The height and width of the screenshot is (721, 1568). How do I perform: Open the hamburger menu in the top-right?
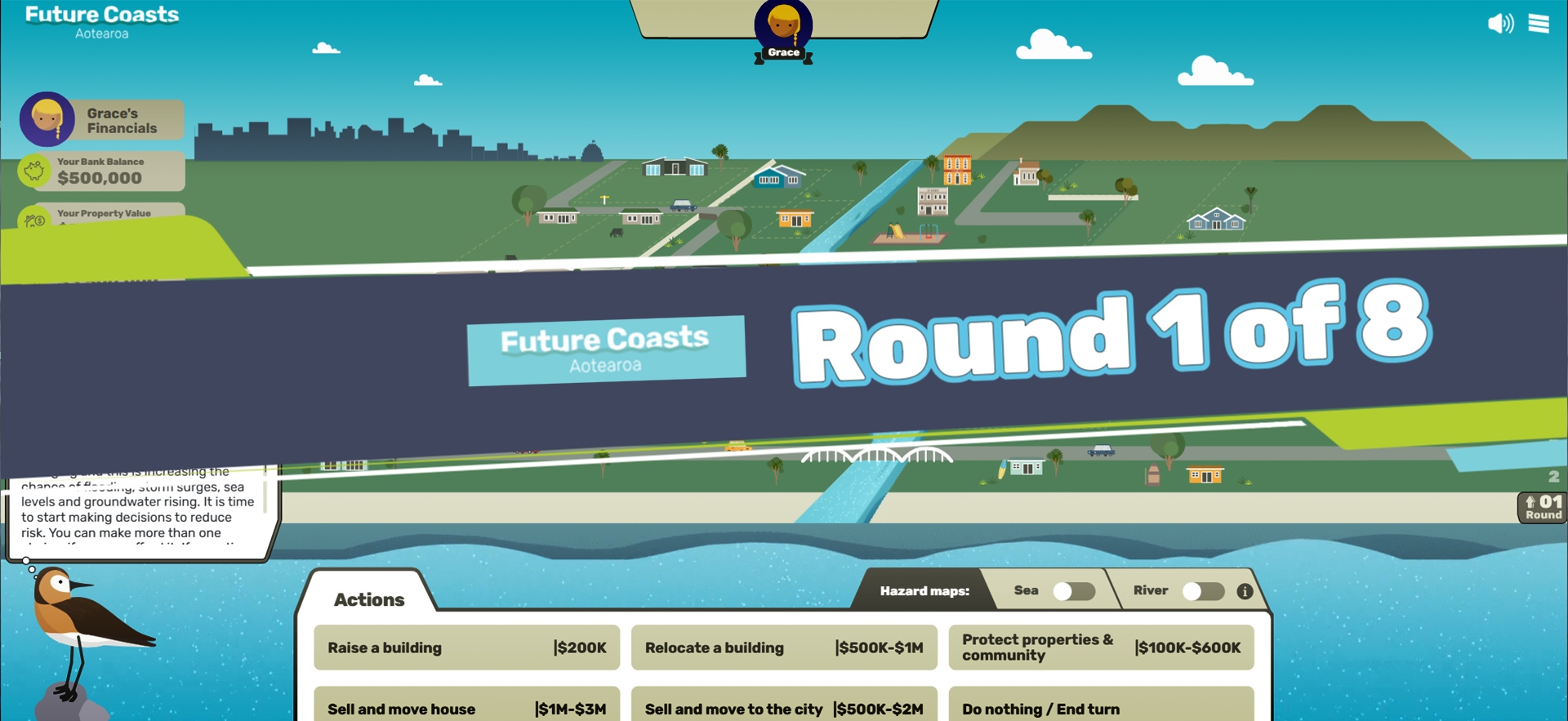(1539, 24)
